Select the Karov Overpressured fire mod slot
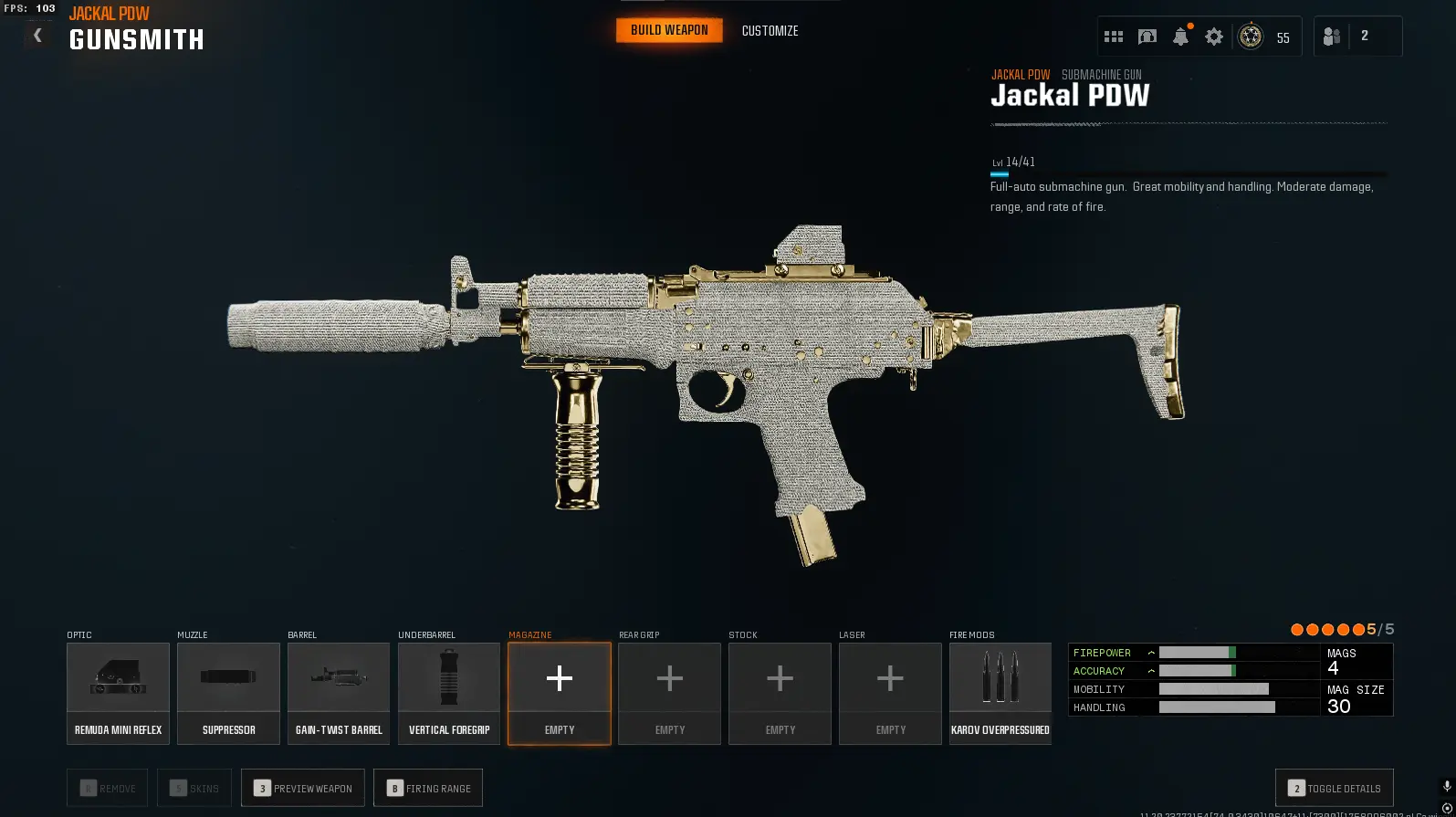 click(1000, 693)
